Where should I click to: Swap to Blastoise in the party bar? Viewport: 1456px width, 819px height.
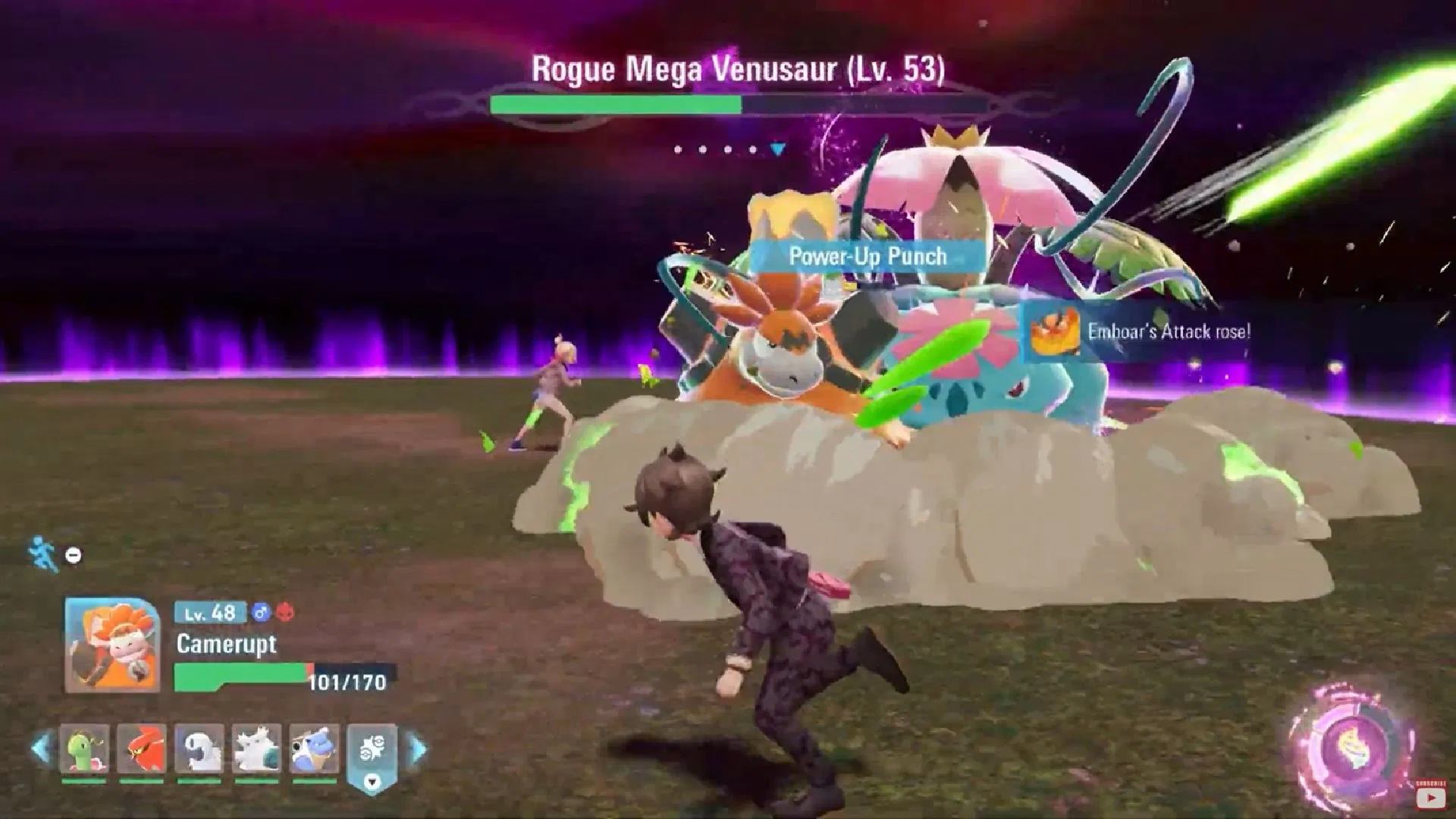(x=315, y=748)
